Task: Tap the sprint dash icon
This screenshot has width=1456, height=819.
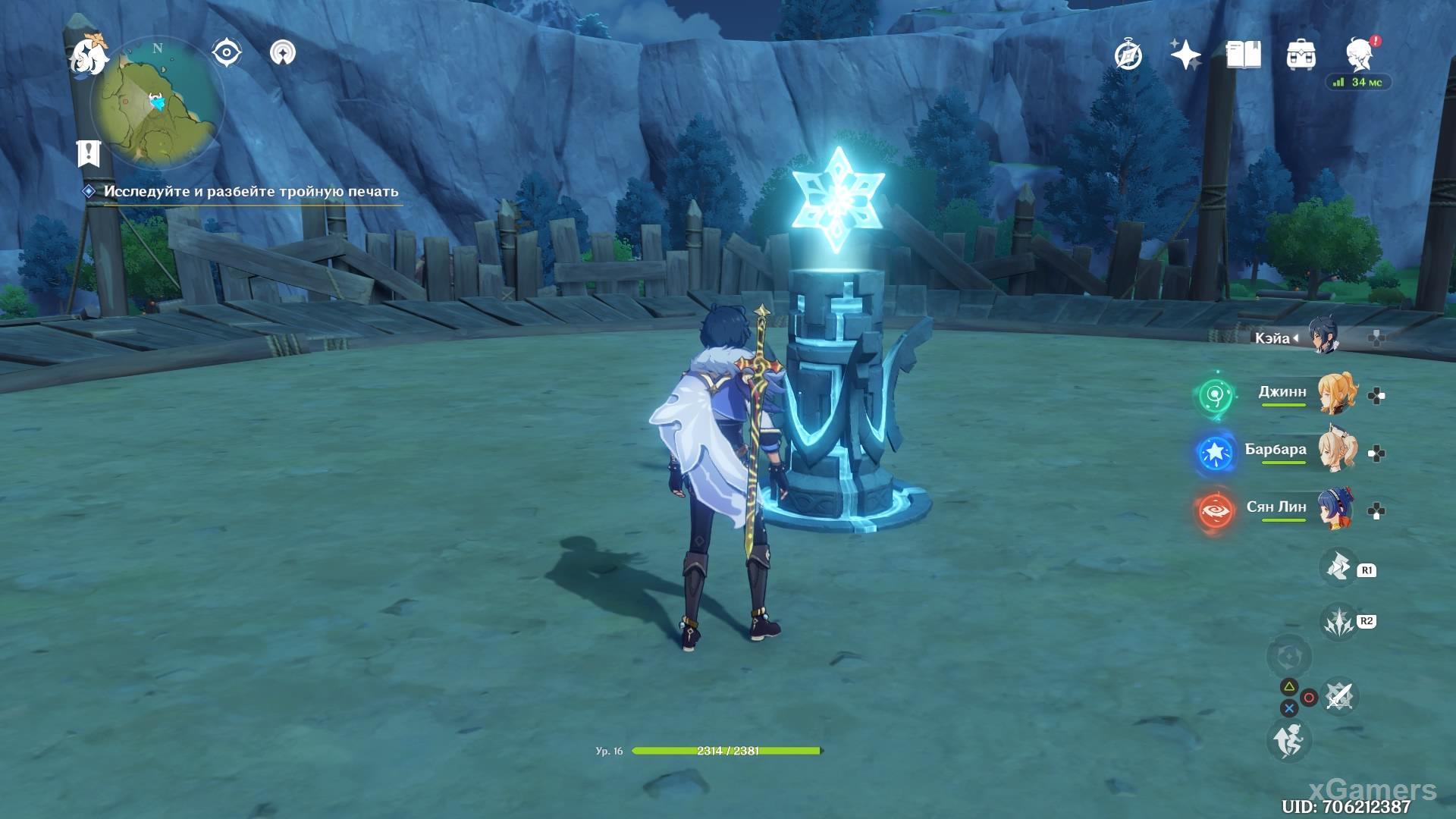Action: [1288, 739]
